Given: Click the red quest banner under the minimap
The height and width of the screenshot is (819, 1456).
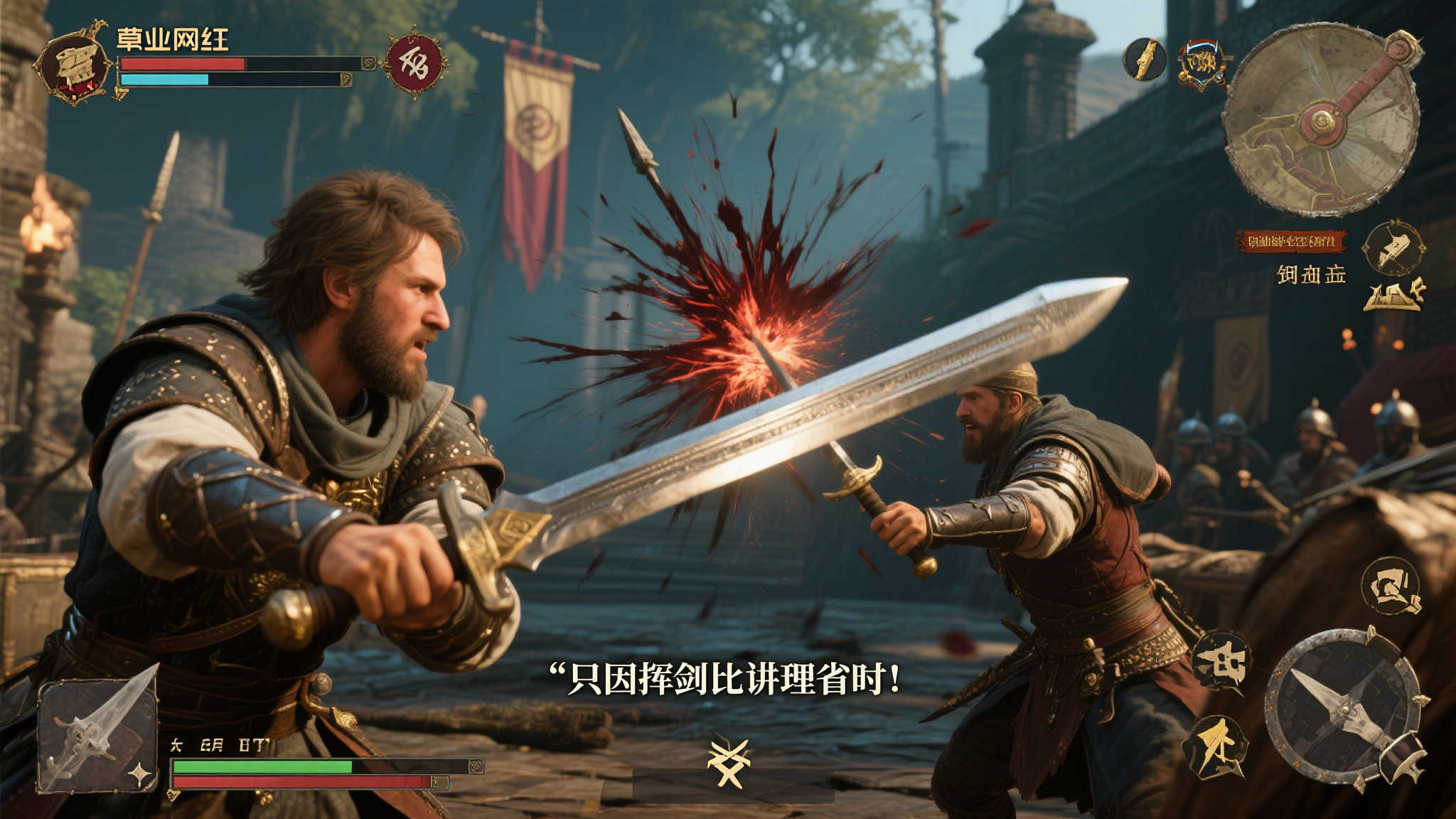Looking at the screenshot, I should (x=1290, y=242).
